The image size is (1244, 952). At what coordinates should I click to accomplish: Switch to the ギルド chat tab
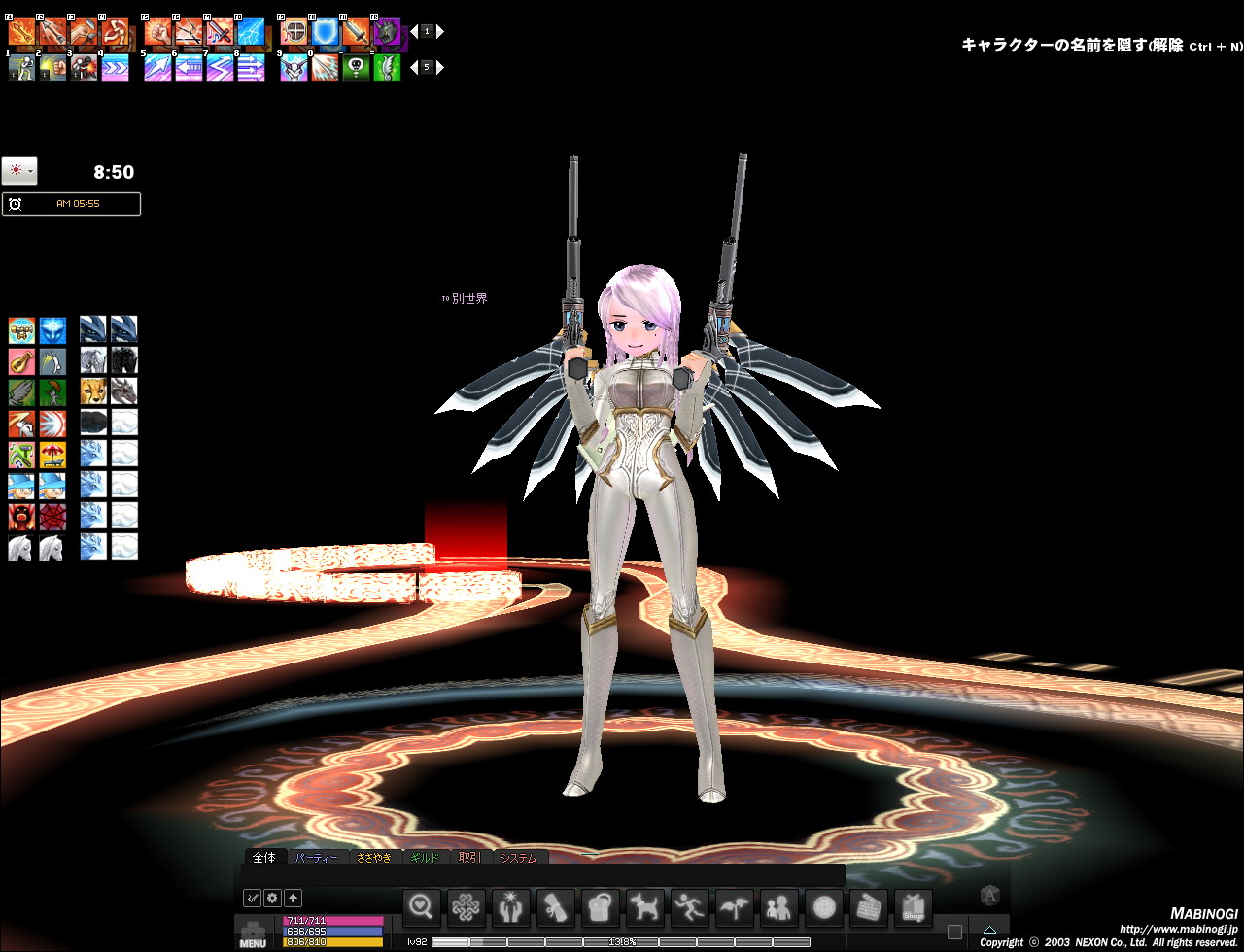click(427, 858)
